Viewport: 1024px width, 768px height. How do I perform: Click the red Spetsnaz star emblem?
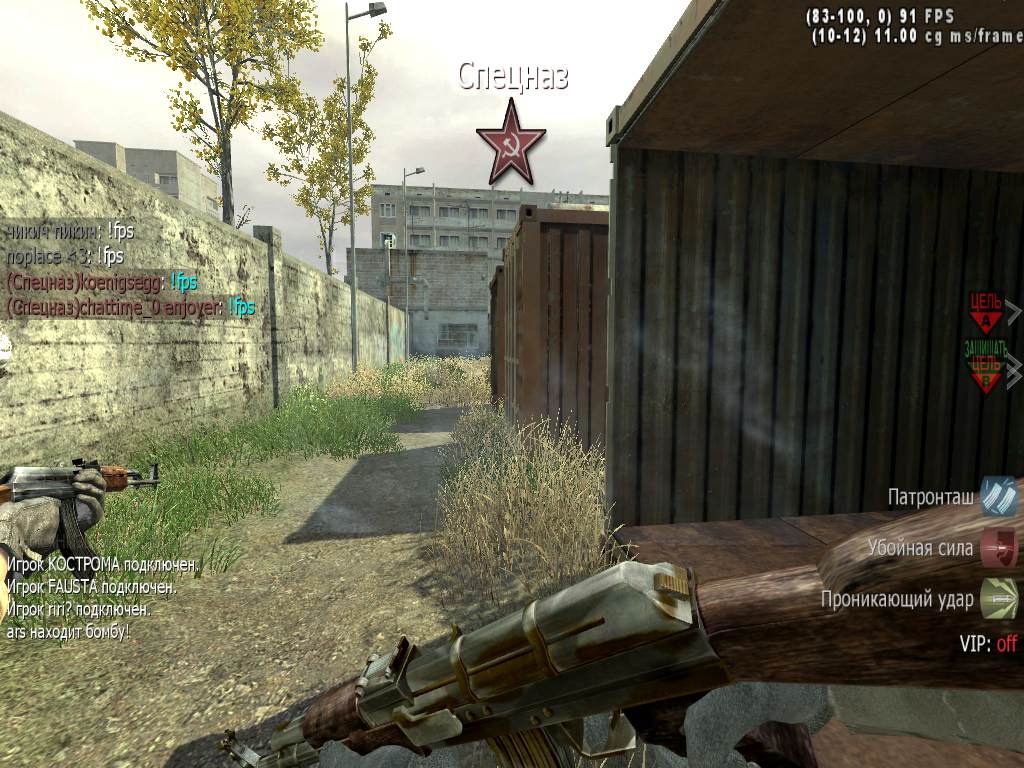coord(511,141)
